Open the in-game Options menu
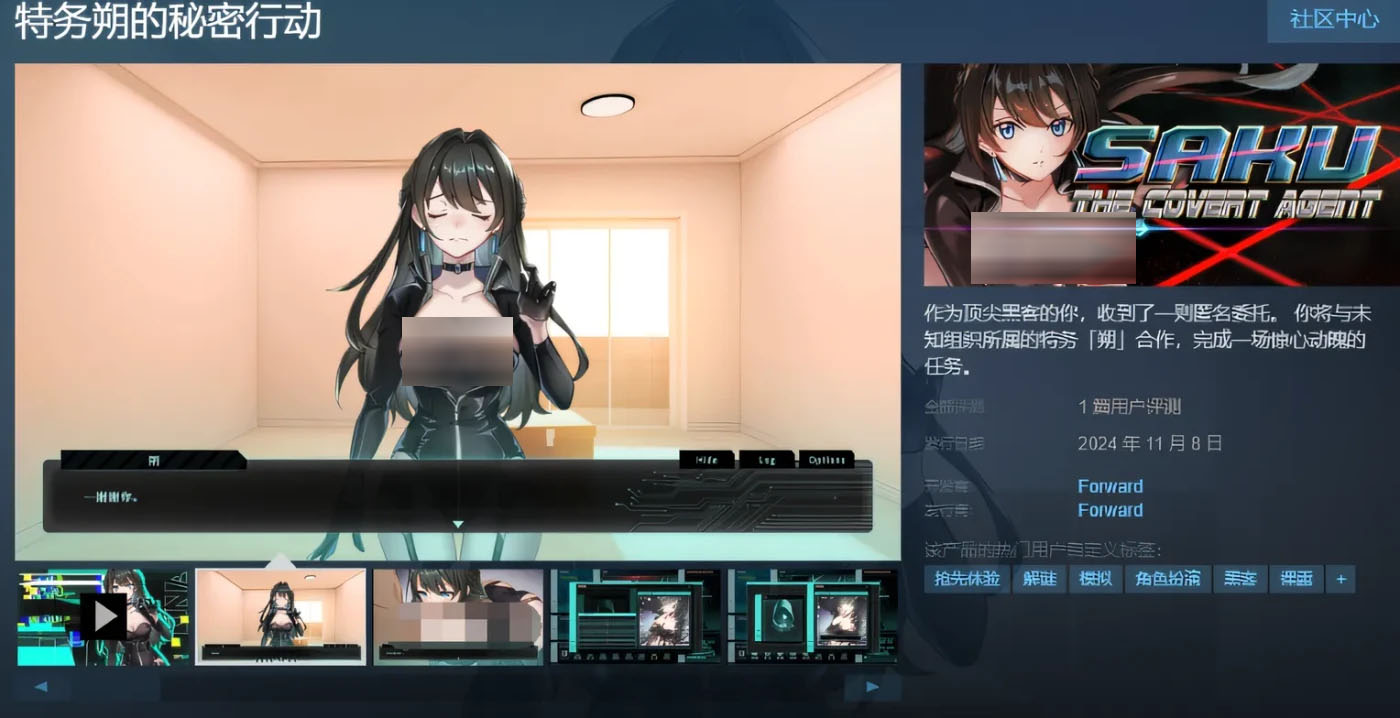 (x=826, y=460)
